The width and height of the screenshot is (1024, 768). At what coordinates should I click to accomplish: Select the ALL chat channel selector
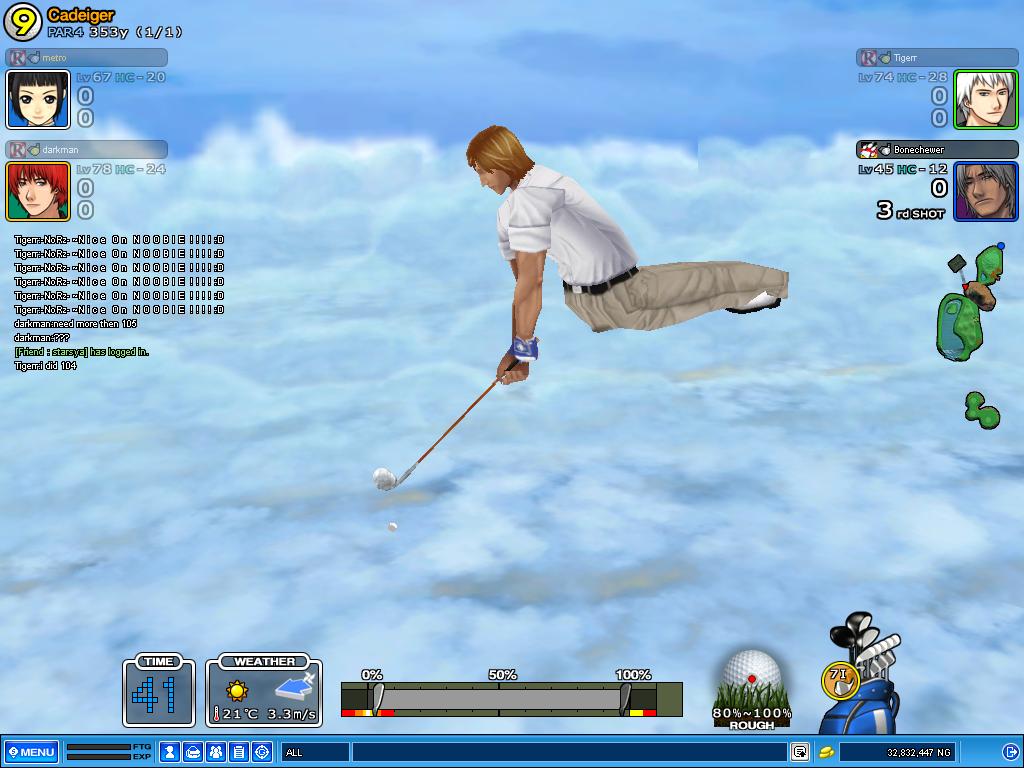coord(314,752)
